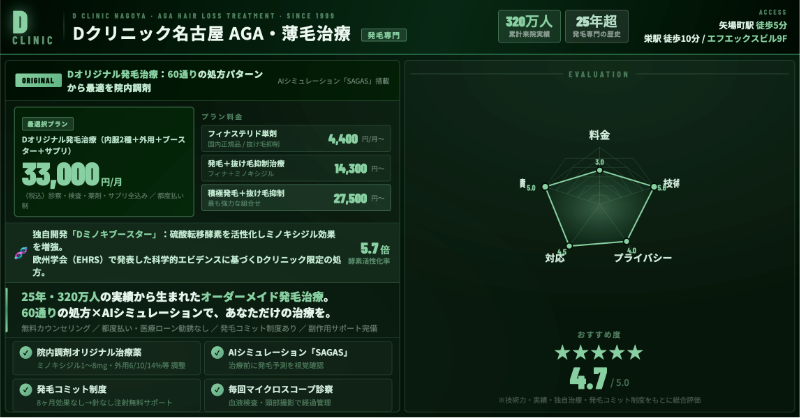Viewport: 800px width, 418px height.
Task: View the 毎回マイクロスコープ診察 feature card
Action: [x=299, y=394]
